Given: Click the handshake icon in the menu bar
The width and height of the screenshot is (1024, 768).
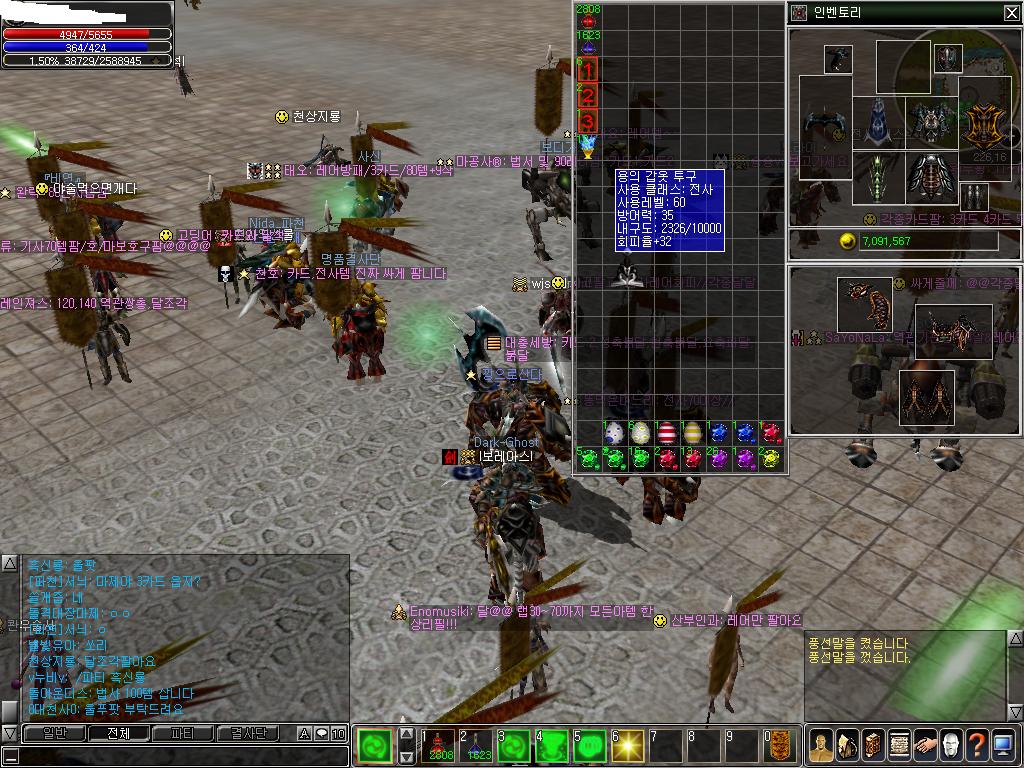Looking at the screenshot, I should [925, 745].
